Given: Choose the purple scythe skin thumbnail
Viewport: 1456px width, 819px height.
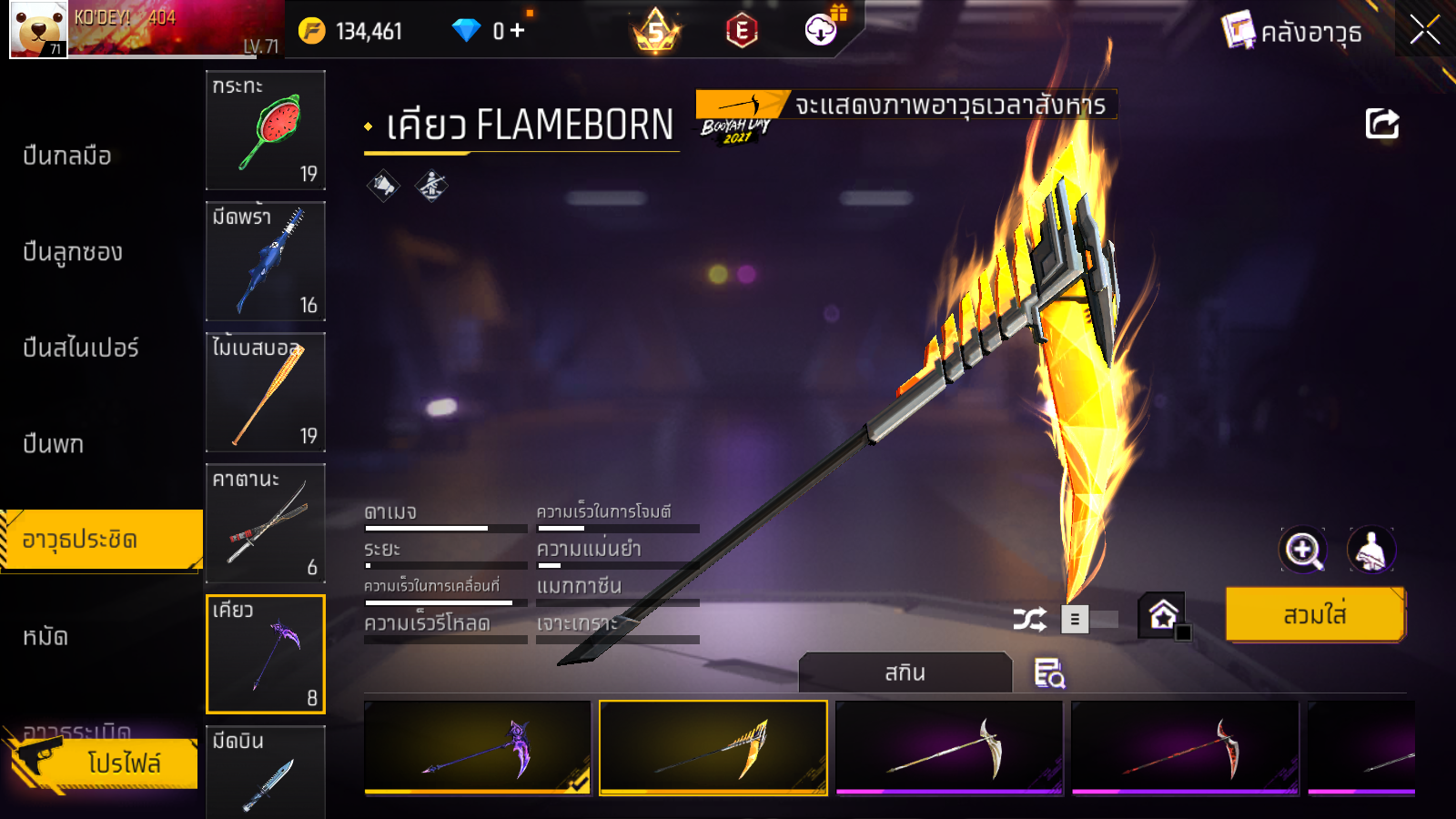Looking at the screenshot, I should pos(477,747).
